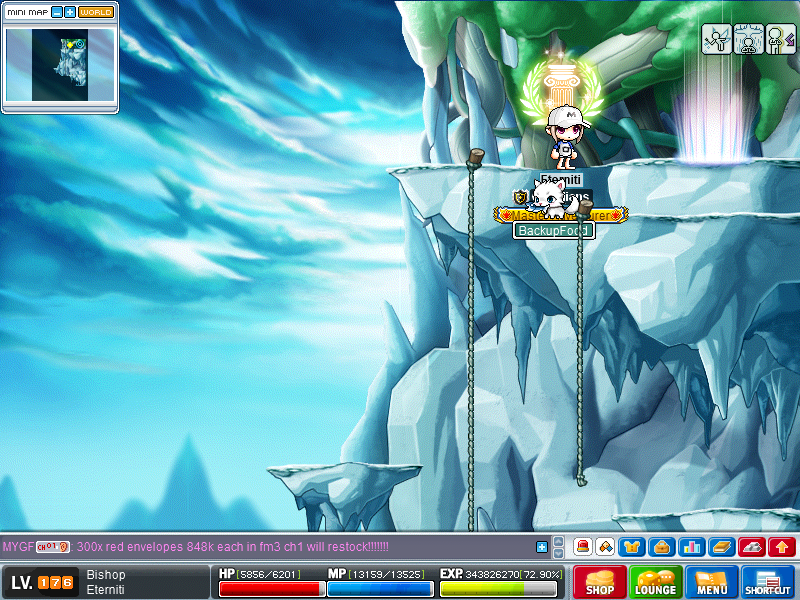Open the Lounge button
This screenshot has height=600, width=800.
click(656, 582)
